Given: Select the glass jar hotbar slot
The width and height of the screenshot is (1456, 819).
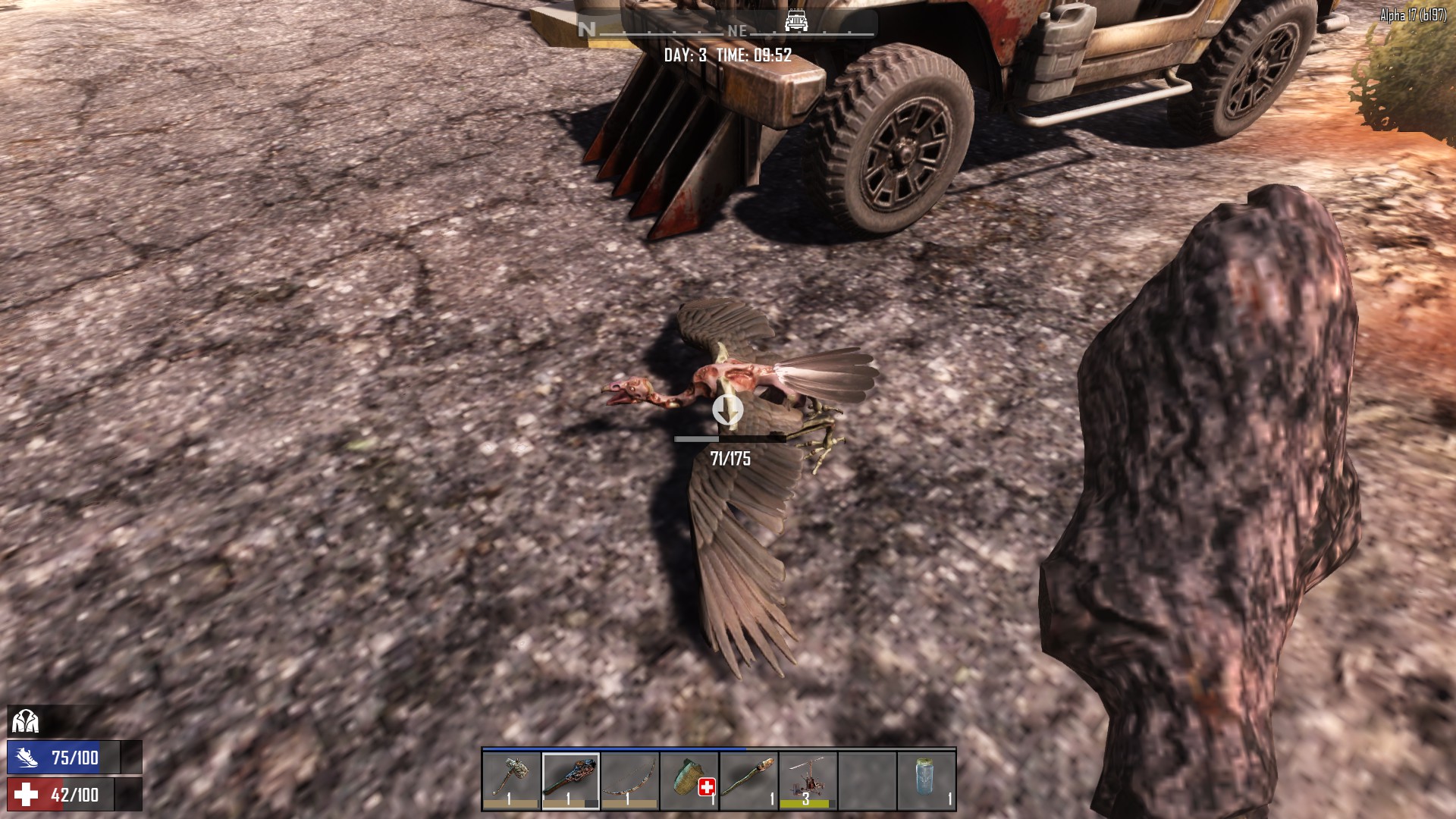Looking at the screenshot, I should (x=925, y=780).
